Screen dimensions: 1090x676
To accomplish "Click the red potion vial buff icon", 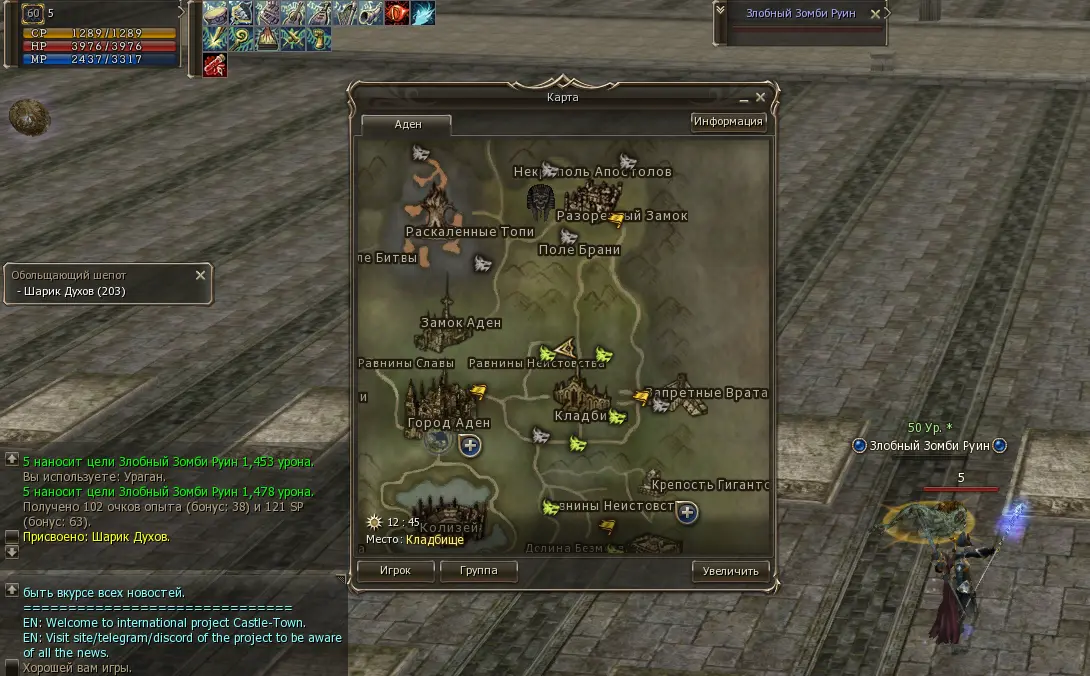I will tap(215, 65).
